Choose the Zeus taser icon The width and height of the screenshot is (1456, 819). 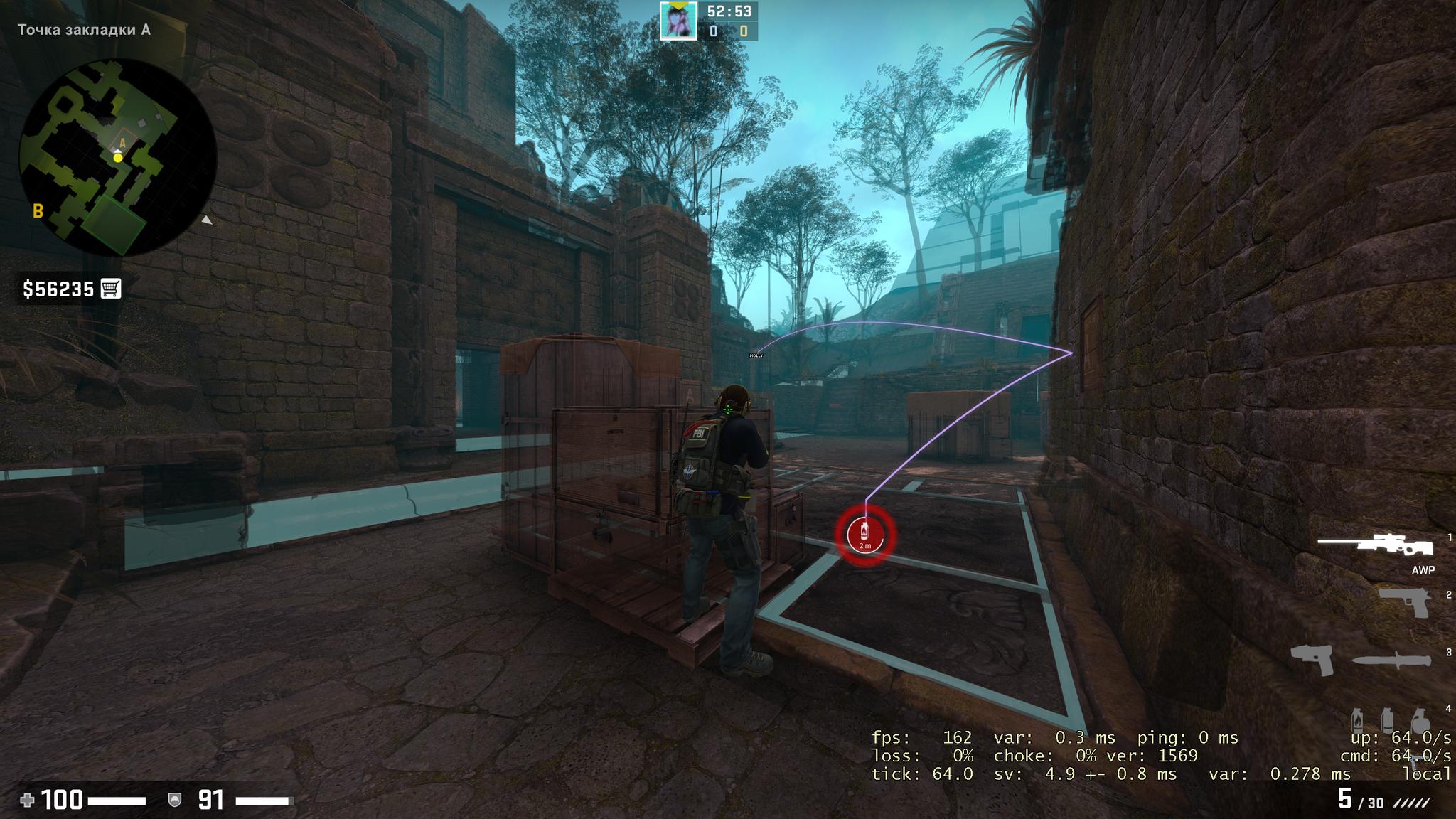click(x=1312, y=660)
